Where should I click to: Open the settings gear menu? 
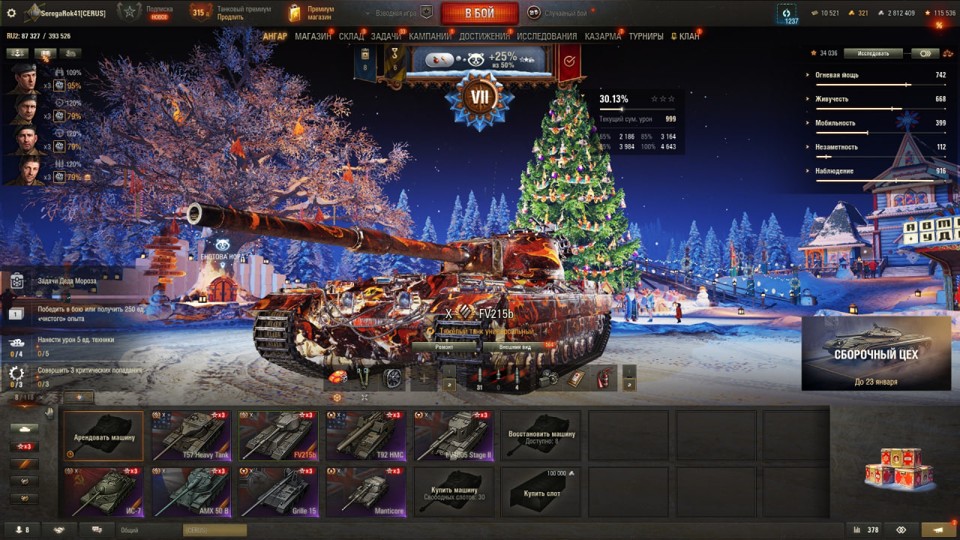[x=12, y=13]
